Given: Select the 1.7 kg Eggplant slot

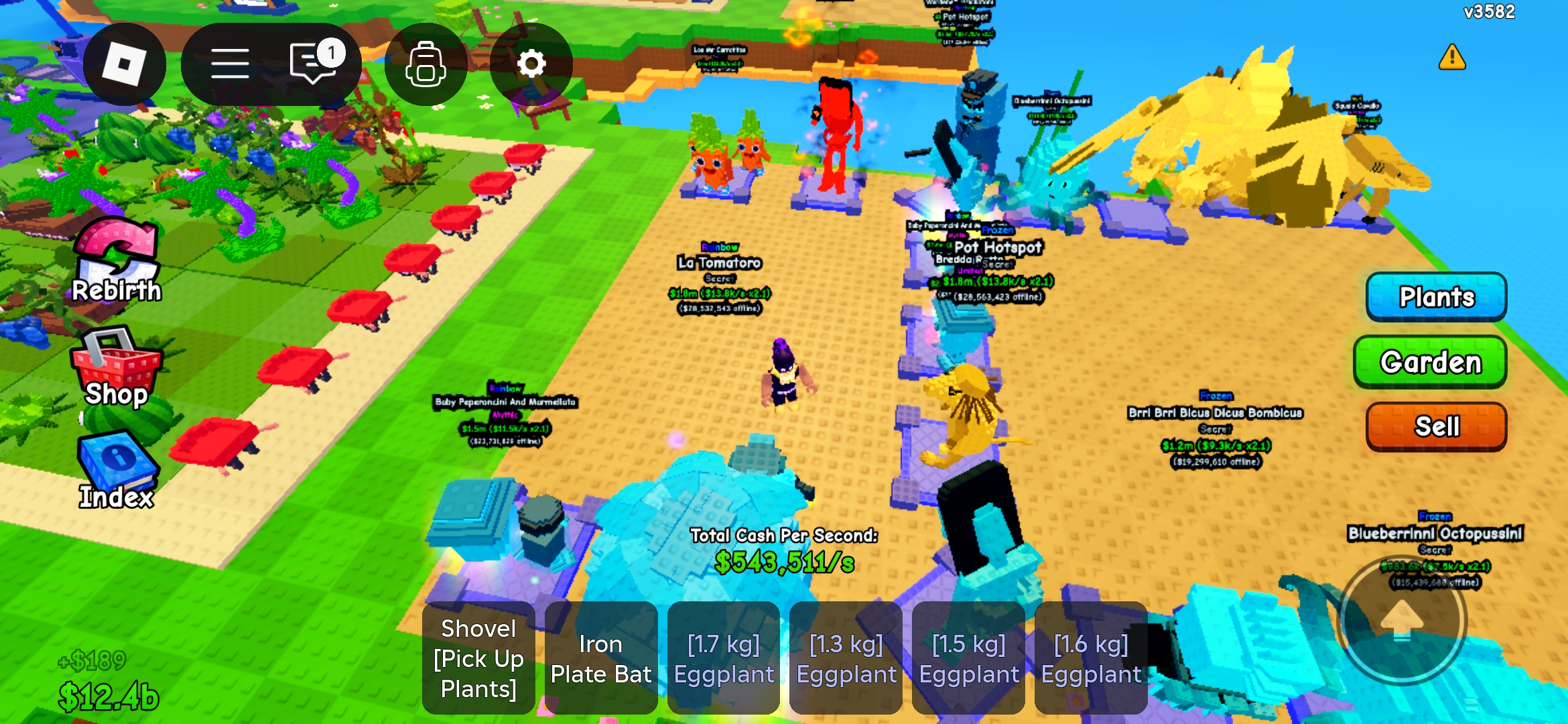Looking at the screenshot, I should point(724,658).
